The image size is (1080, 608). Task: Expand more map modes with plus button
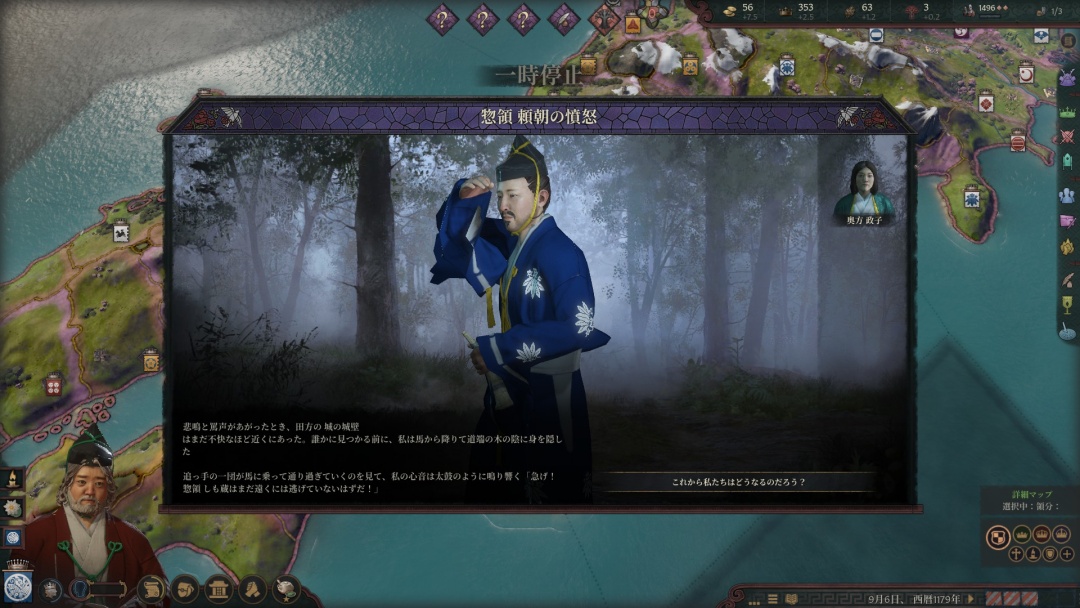coord(1067,554)
